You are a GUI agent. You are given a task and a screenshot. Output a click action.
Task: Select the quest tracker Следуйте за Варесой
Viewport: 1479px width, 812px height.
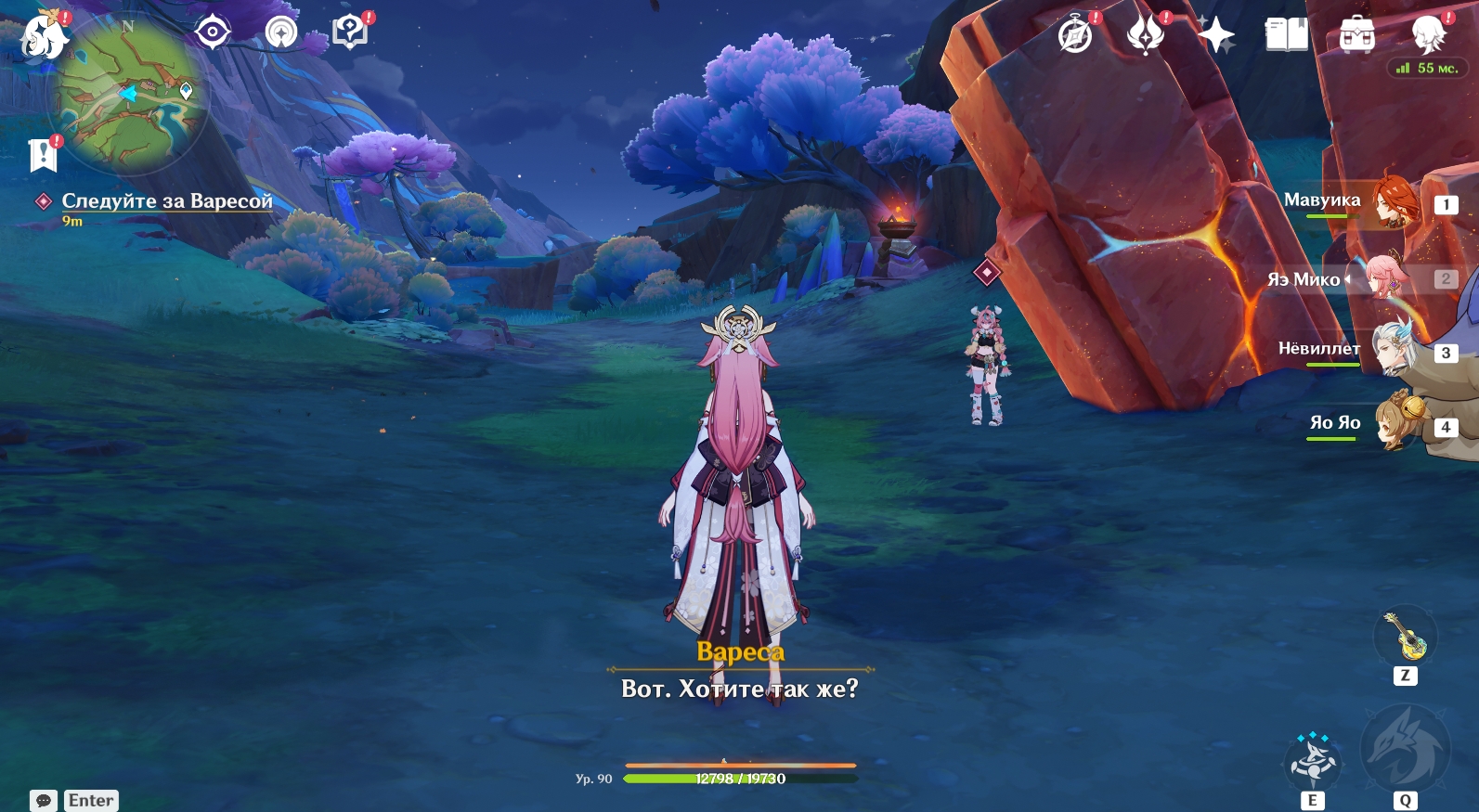pos(167,201)
